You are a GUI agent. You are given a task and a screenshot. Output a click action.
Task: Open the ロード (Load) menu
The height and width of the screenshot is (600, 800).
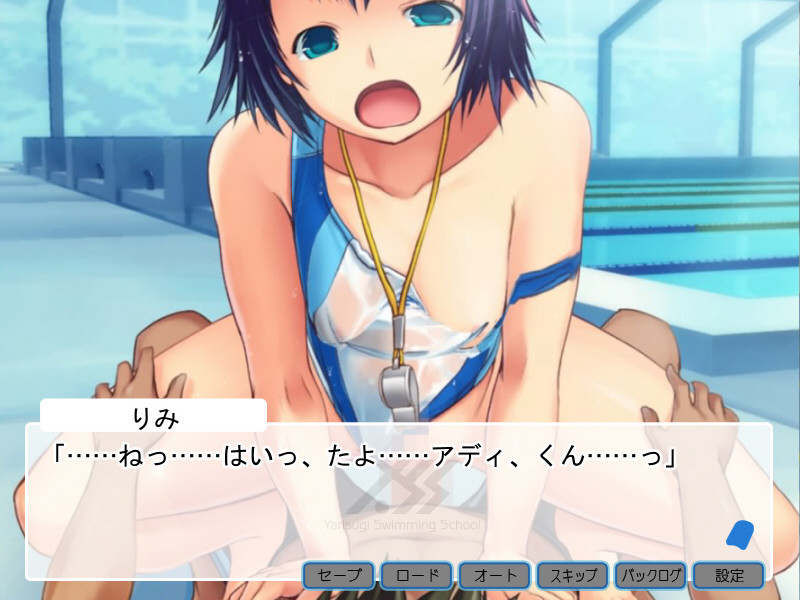(x=417, y=576)
